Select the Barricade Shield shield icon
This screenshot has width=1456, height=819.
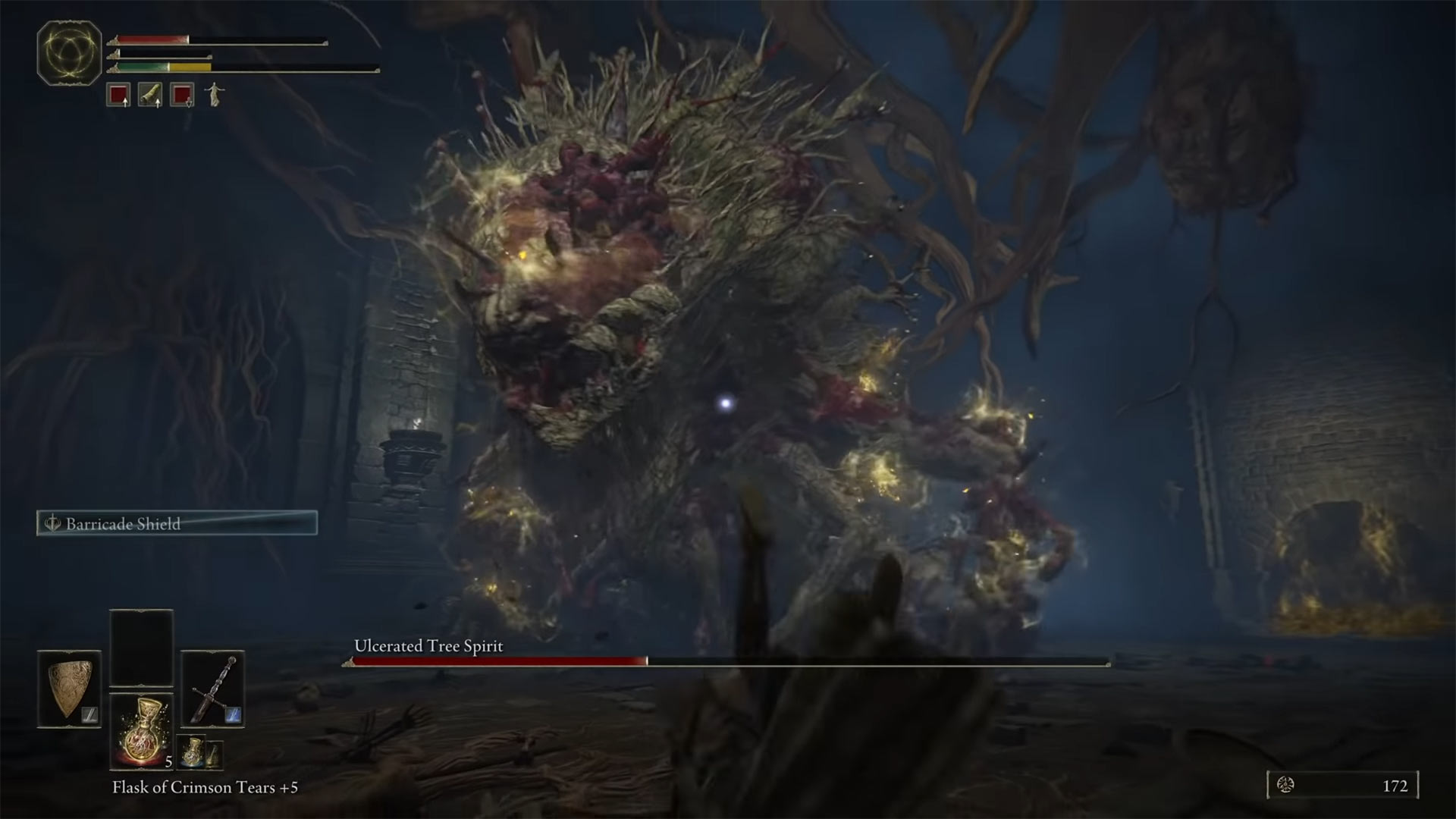[68, 686]
